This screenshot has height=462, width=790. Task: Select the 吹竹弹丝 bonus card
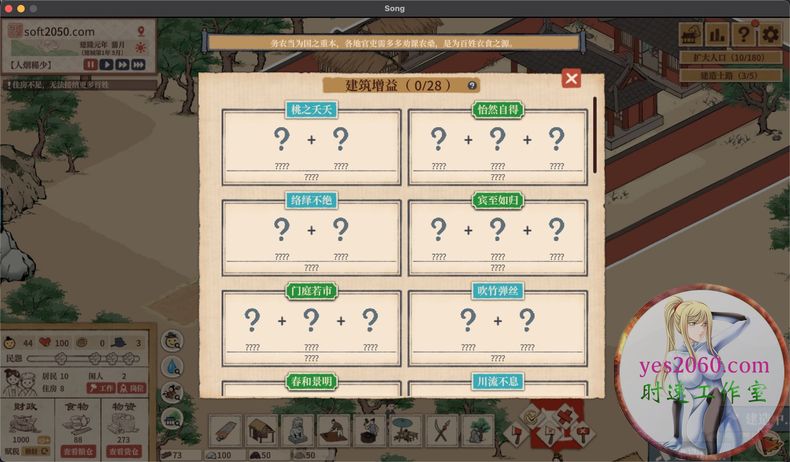497,328
